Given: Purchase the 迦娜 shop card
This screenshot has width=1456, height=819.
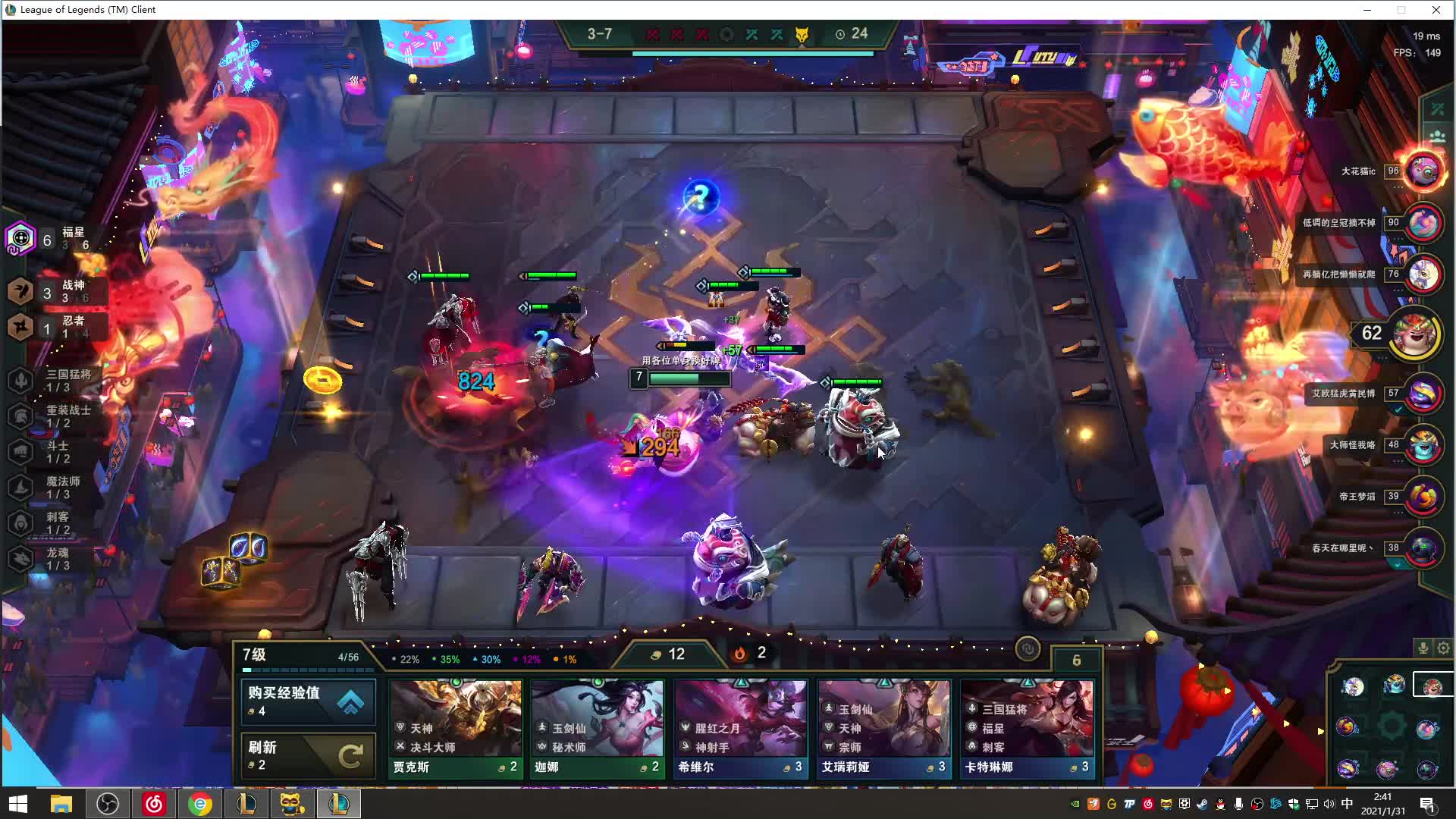Looking at the screenshot, I should coord(598,728).
